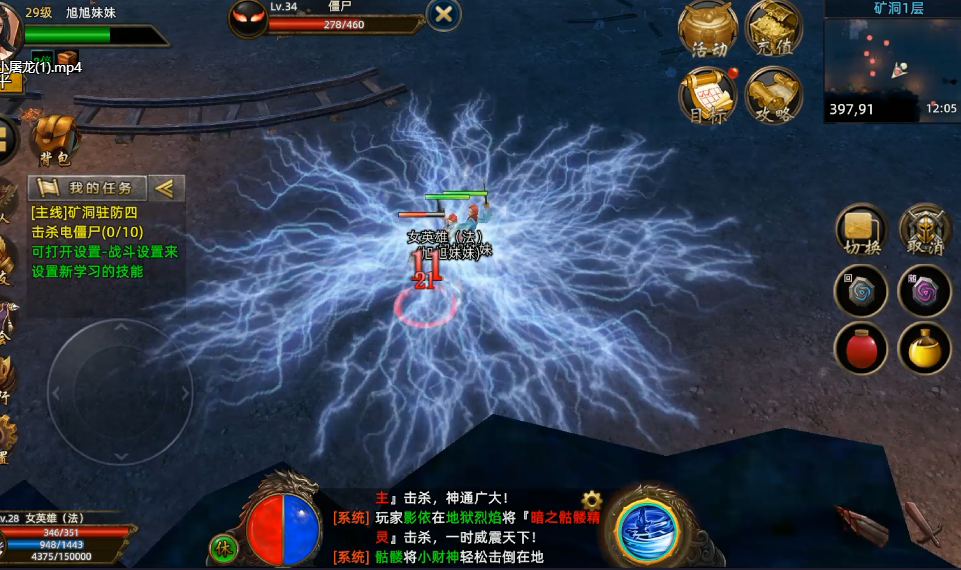Toggle the green 休 rest button
Viewport: 961px width, 570px height.
pos(223,548)
